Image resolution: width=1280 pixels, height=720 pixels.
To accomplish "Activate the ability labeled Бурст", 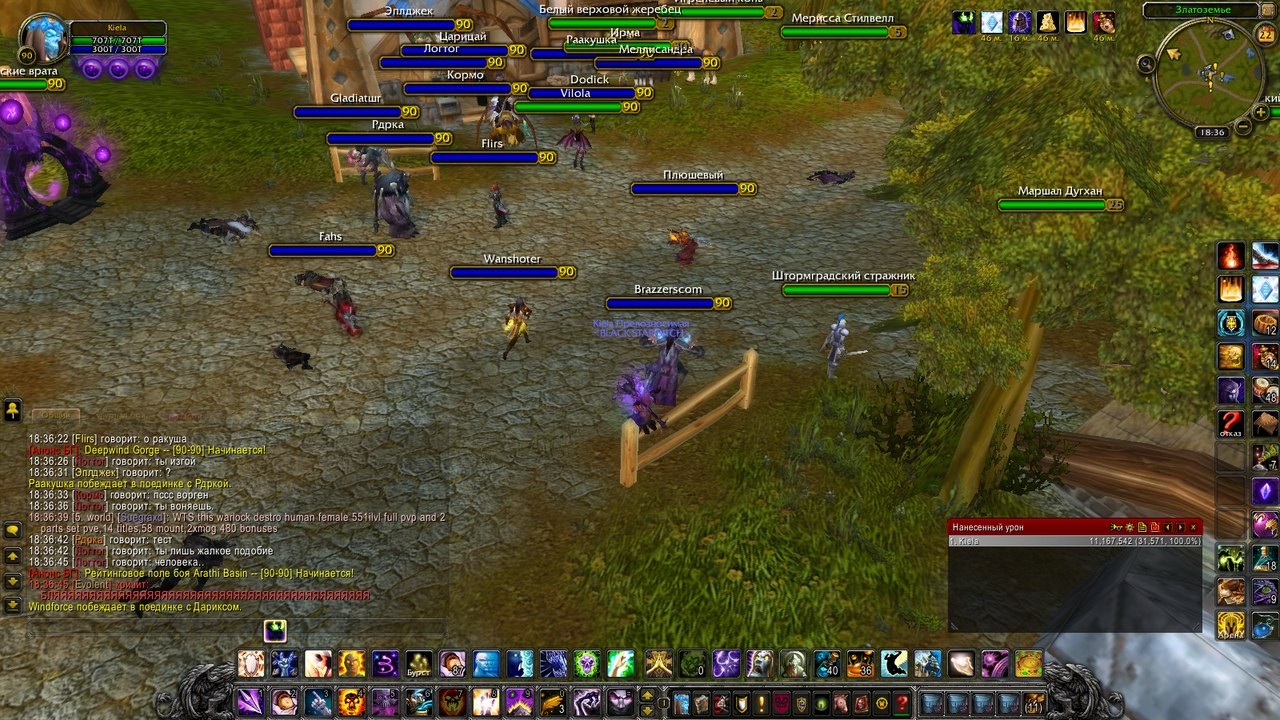I will pyautogui.click(x=419, y=663).
